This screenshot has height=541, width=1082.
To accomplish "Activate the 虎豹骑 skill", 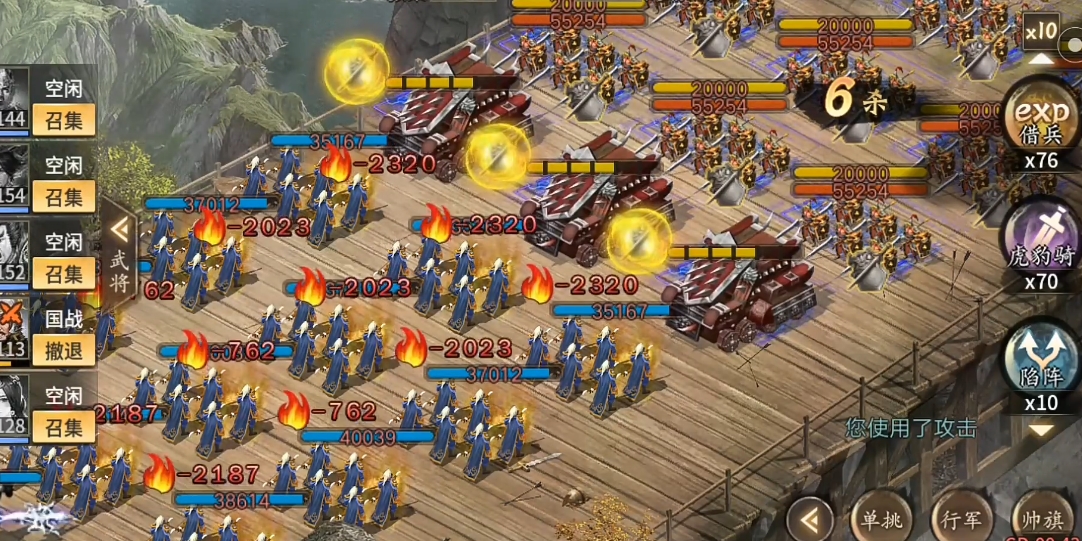I will click(1040, 238).
